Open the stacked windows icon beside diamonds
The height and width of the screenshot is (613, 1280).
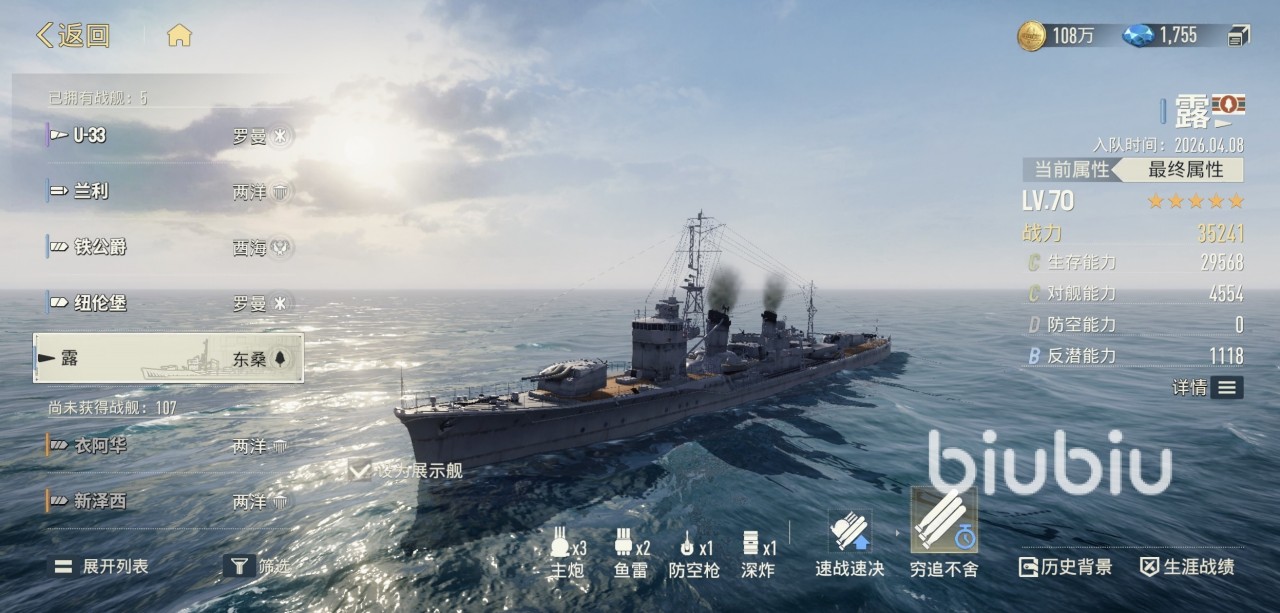[1239, 36]
